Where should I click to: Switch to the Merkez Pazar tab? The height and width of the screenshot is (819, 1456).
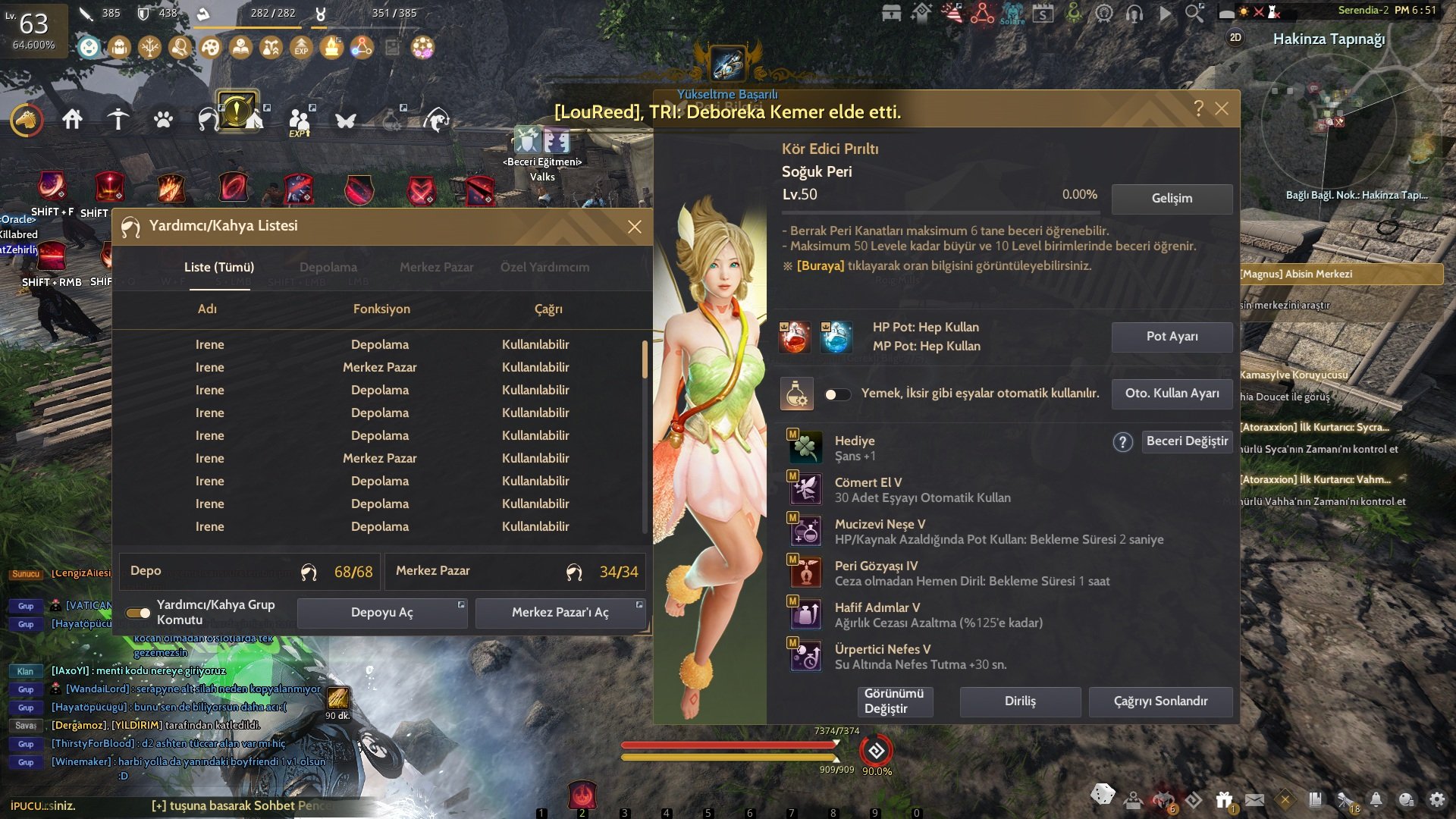pyautogui.click(x=436, y=267)
